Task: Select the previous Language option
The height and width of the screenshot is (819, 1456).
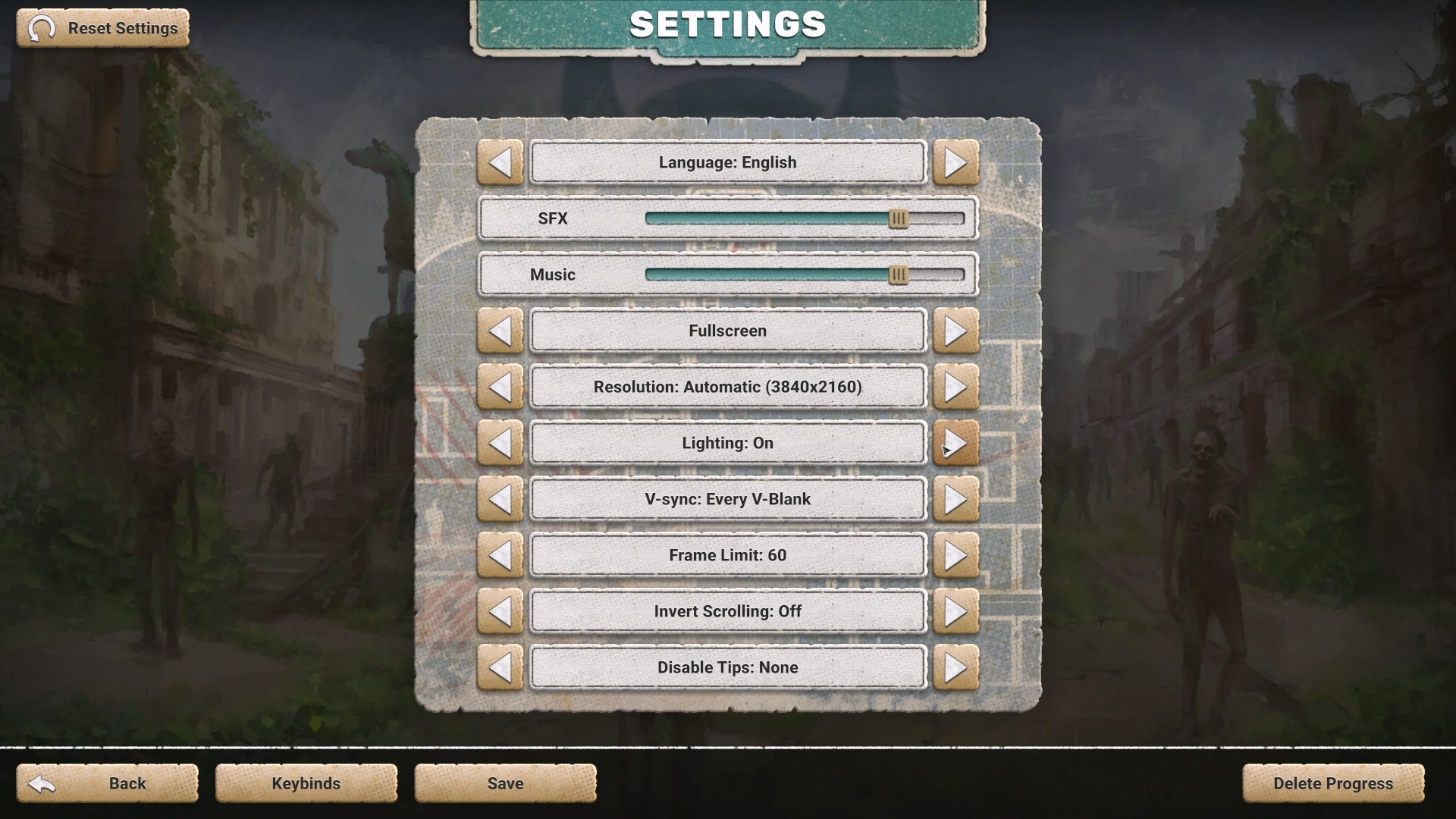Action: click(500, 162)
